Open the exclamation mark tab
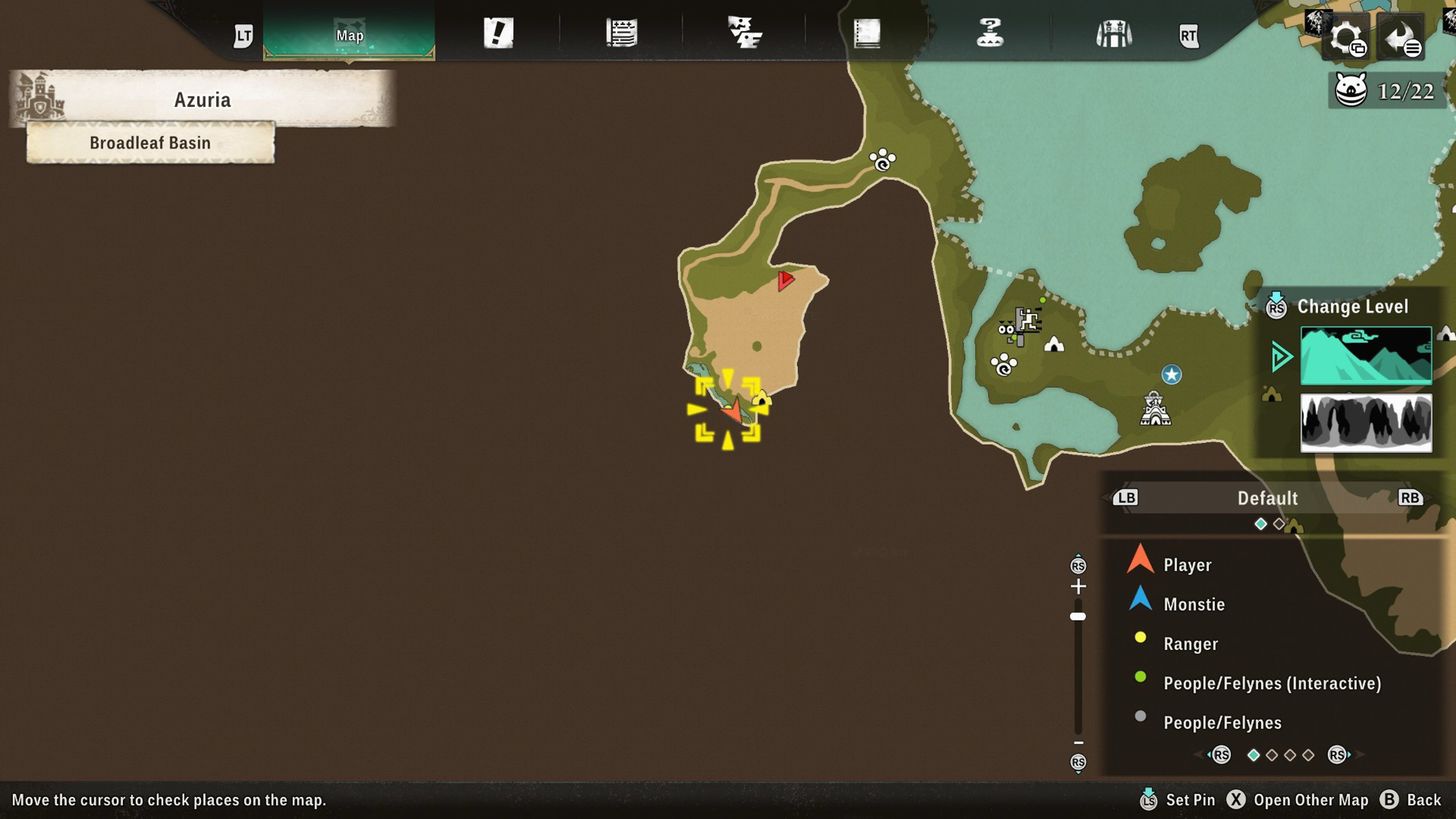 pyautogui.click(x=498, y=33)
